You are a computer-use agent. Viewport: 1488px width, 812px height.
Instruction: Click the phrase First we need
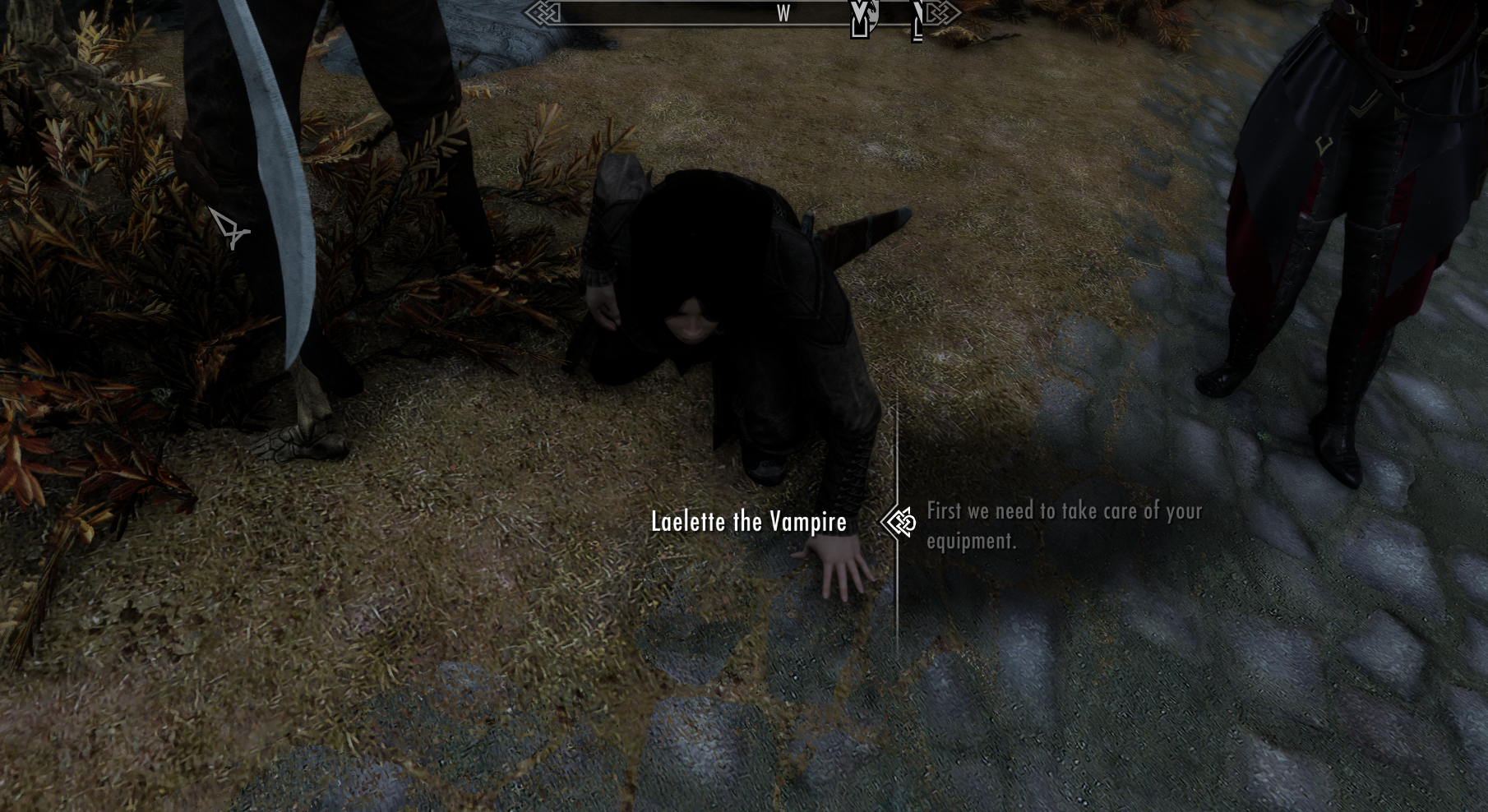tap(978, 511)
